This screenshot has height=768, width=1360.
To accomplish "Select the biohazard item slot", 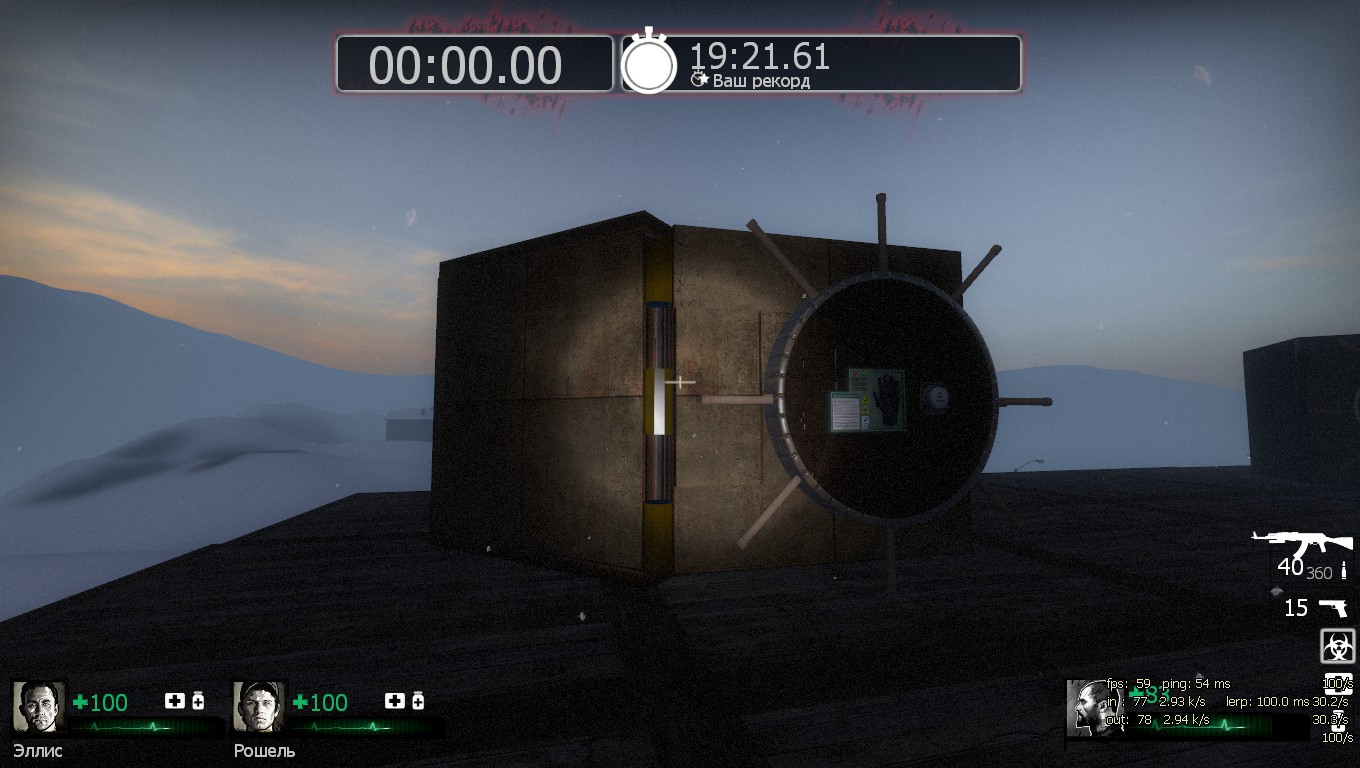I will tap(1337, 646).
